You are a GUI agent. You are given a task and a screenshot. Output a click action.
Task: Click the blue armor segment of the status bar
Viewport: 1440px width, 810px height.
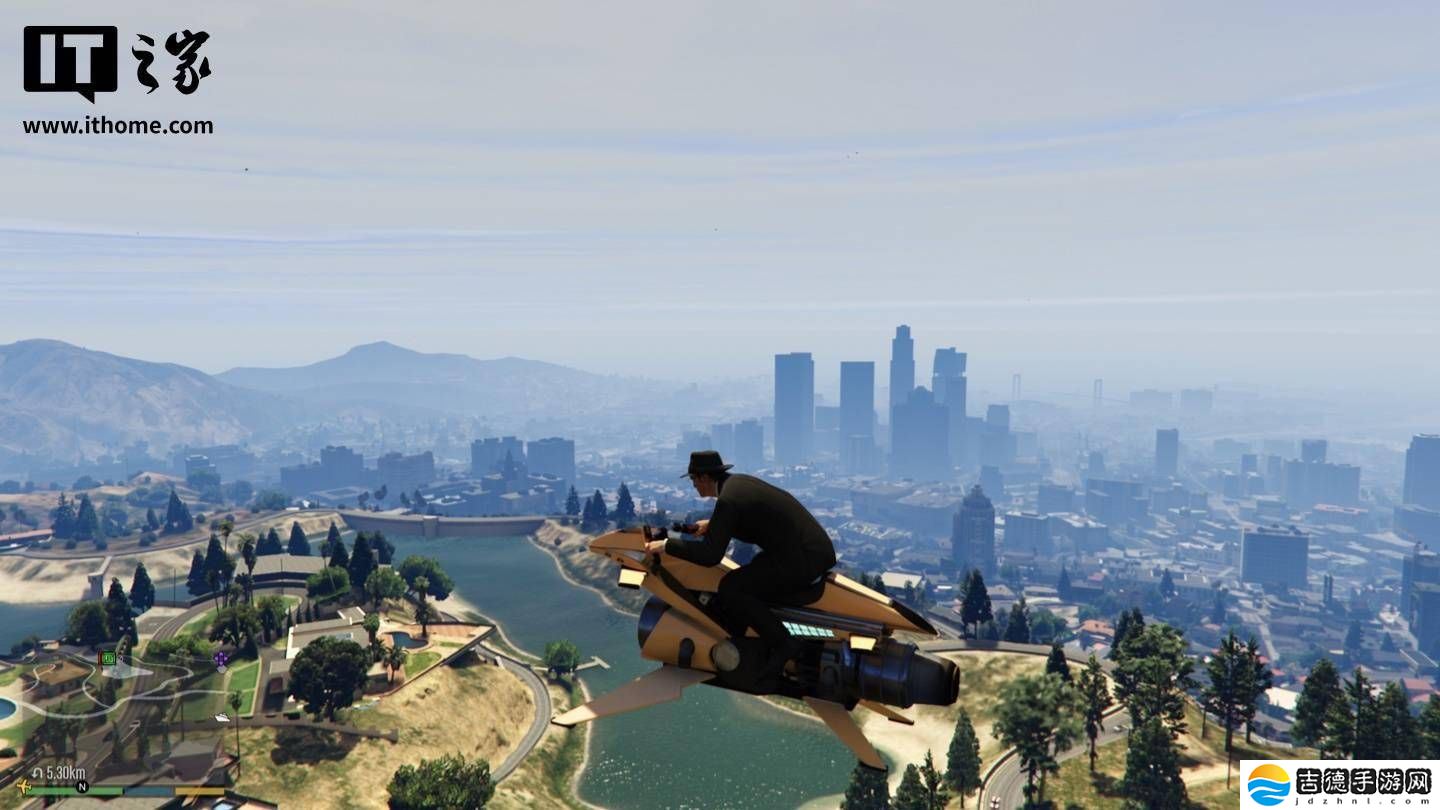148,791
